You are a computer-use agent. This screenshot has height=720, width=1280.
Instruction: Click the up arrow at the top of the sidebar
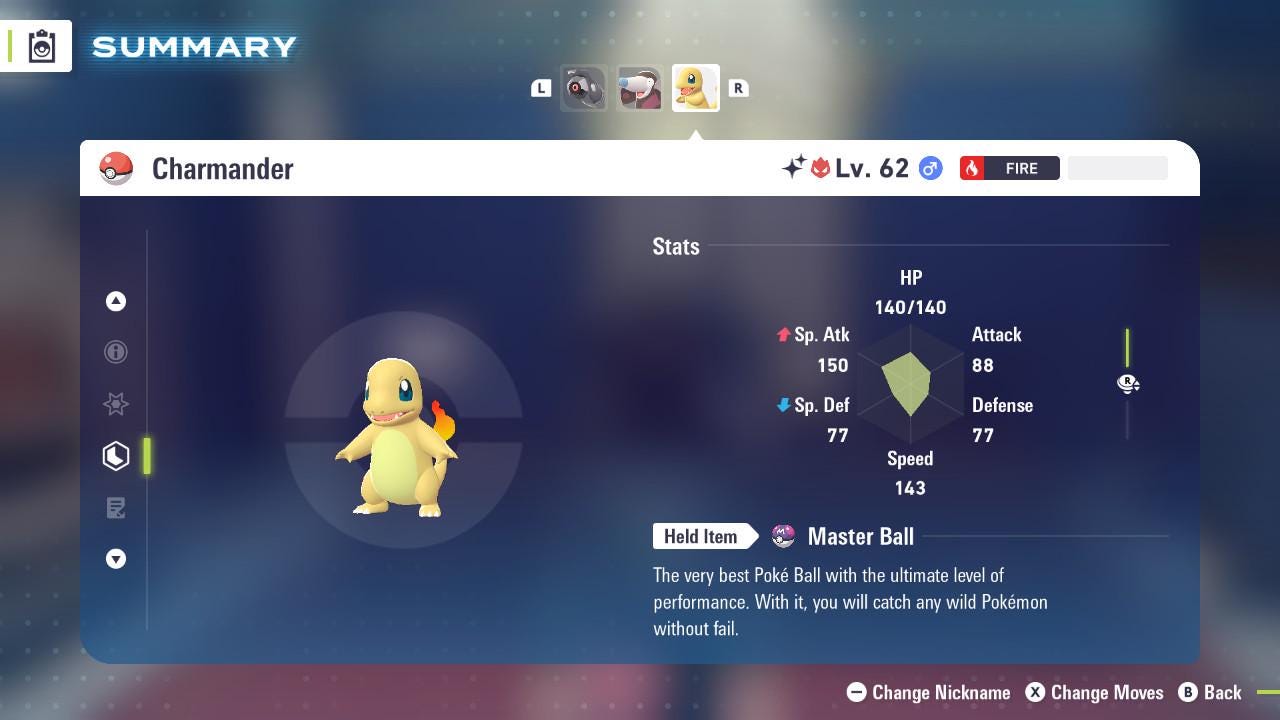tap(116, 301)
